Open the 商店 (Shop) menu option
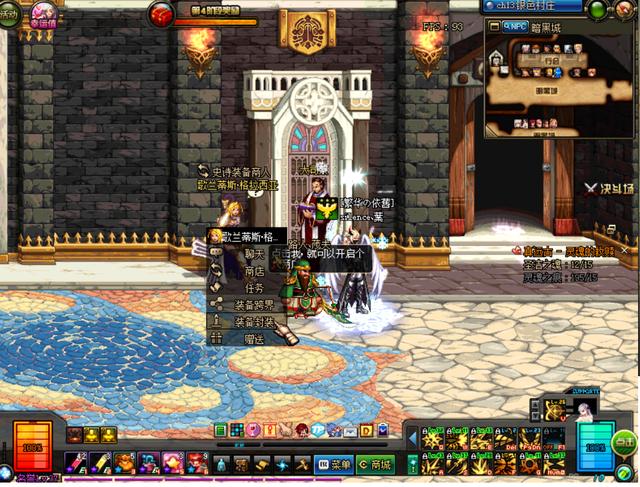This screenshot has height=487, width=640. tap(253, 271)
